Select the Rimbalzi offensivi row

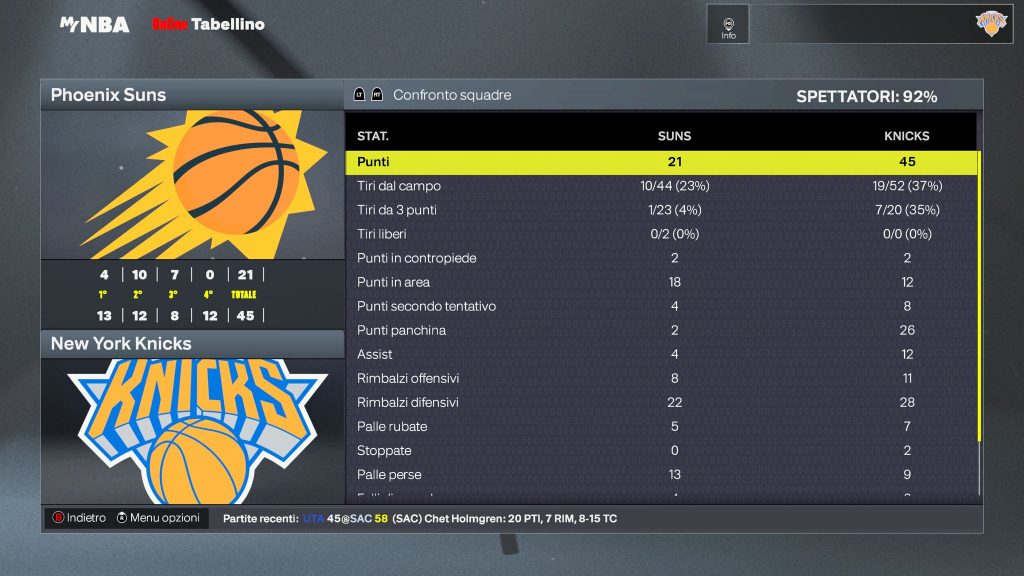click(x=660, y=378)
